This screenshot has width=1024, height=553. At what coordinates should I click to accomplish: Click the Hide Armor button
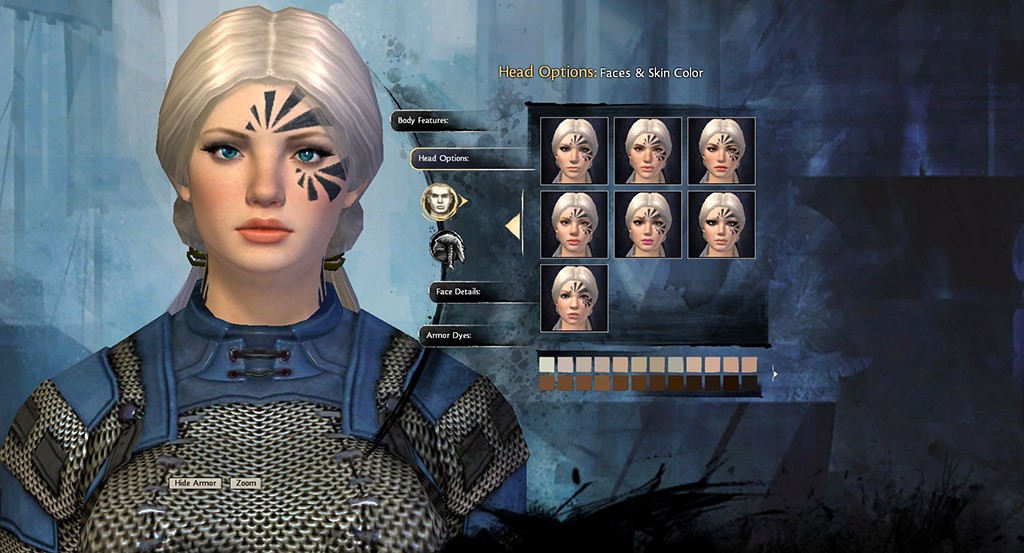195,483
